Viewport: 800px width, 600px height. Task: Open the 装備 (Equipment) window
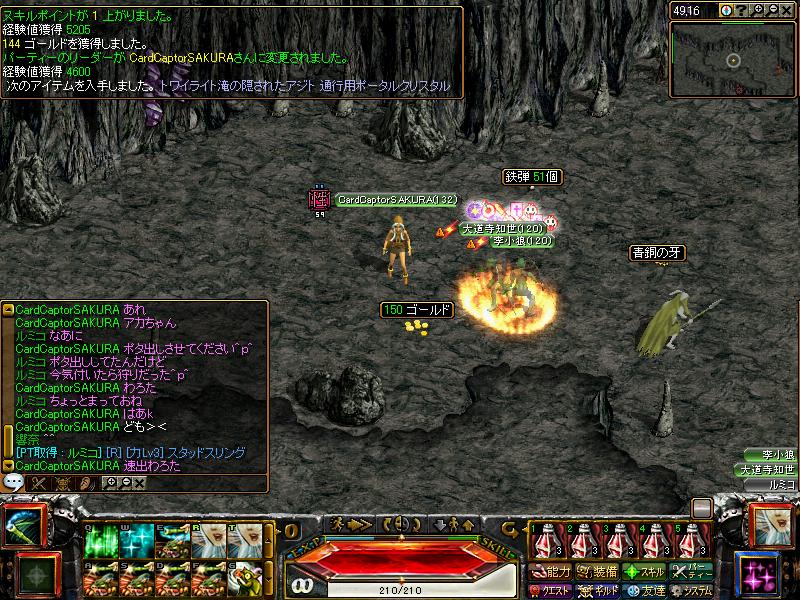coord(597,572)
